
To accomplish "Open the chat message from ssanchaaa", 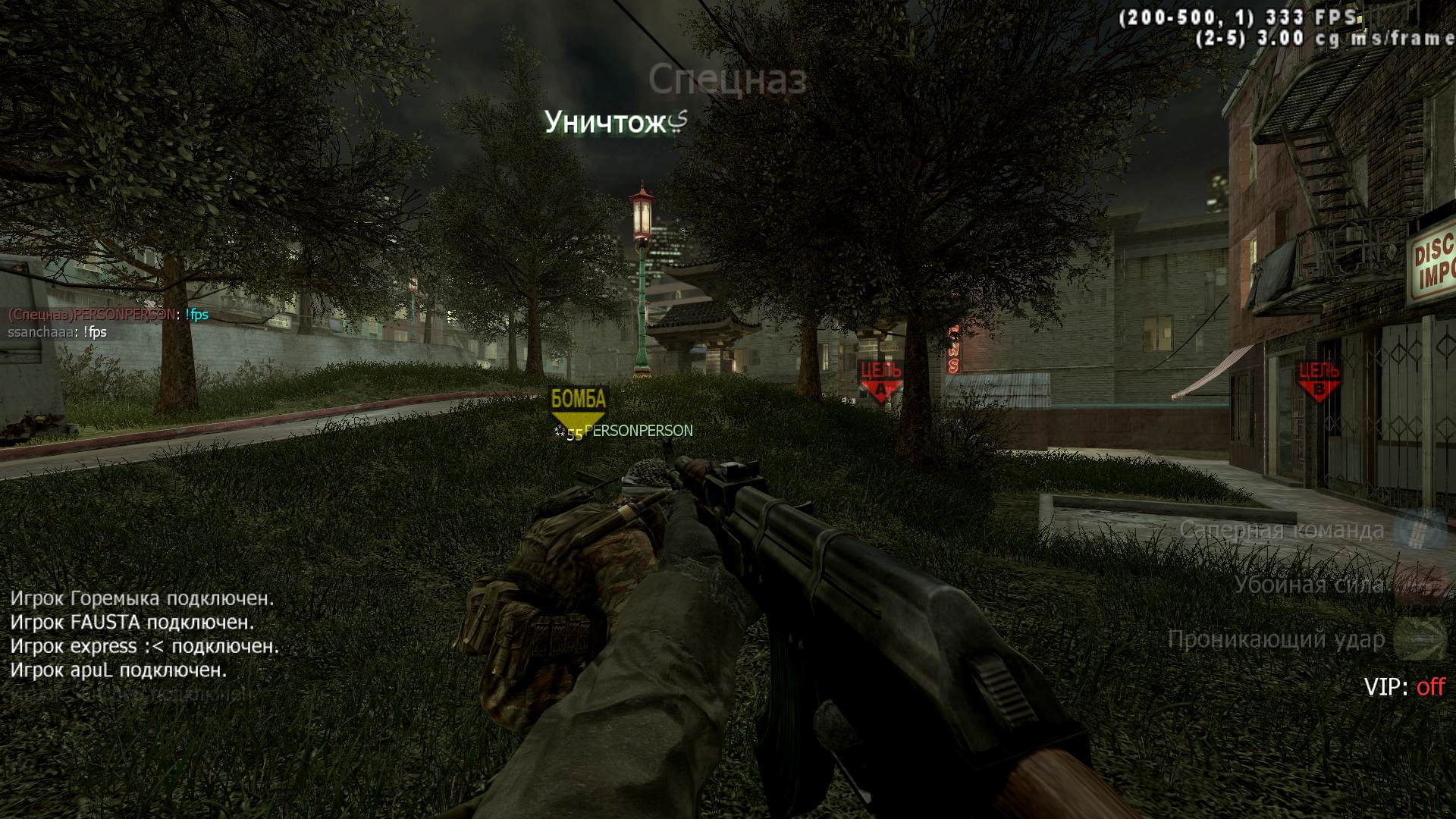I will 58,332.
